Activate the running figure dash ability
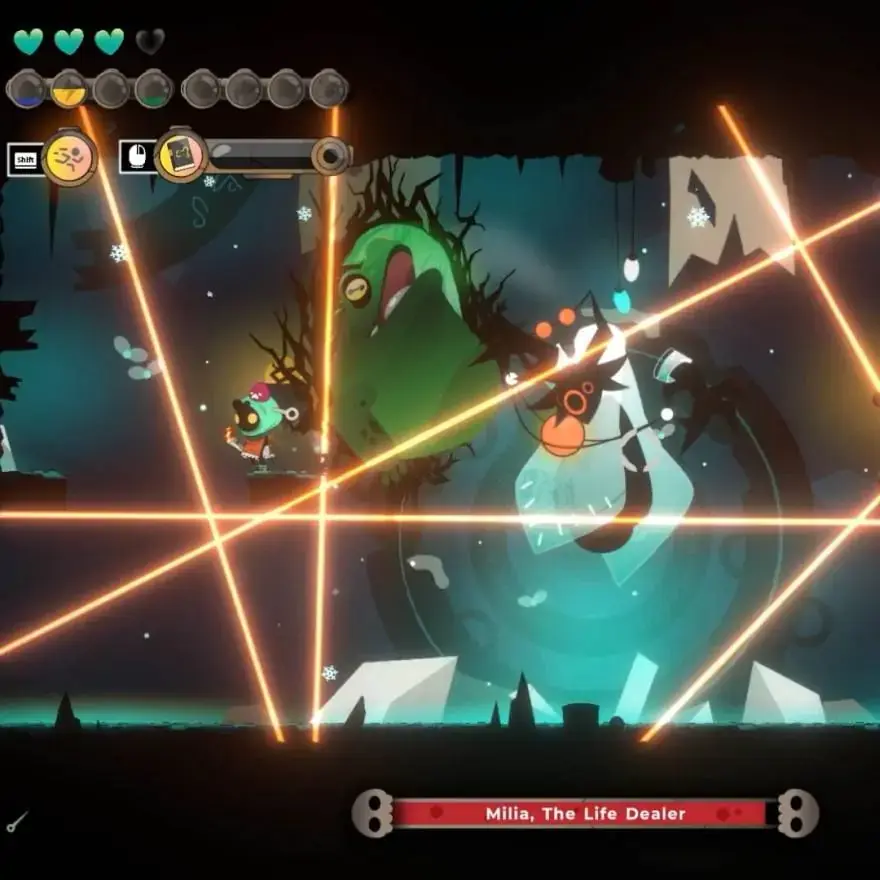The width and height of the screenshot is (880, 880). coord(69,157)
